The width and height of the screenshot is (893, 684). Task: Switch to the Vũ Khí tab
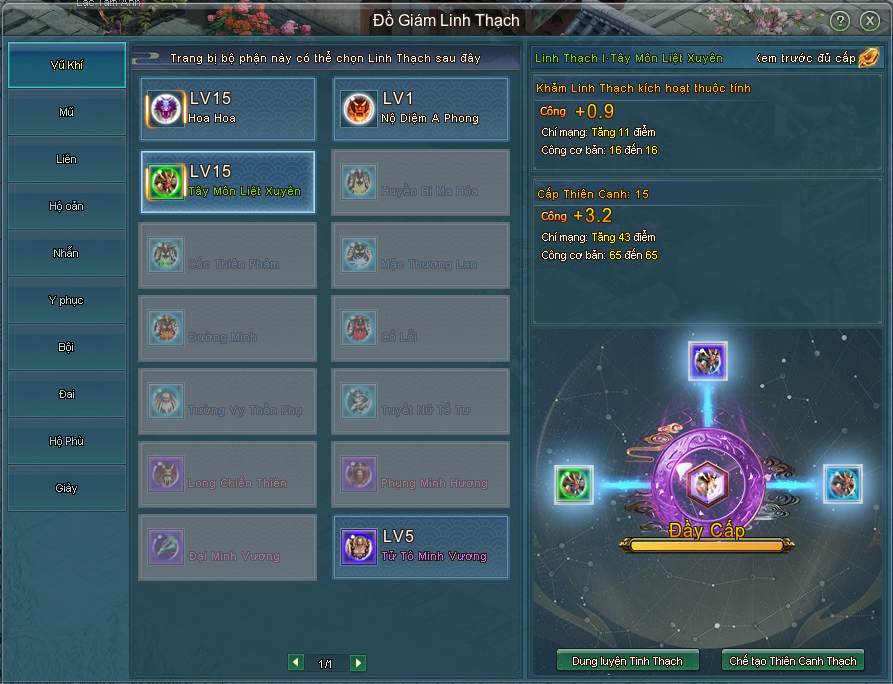67,65
